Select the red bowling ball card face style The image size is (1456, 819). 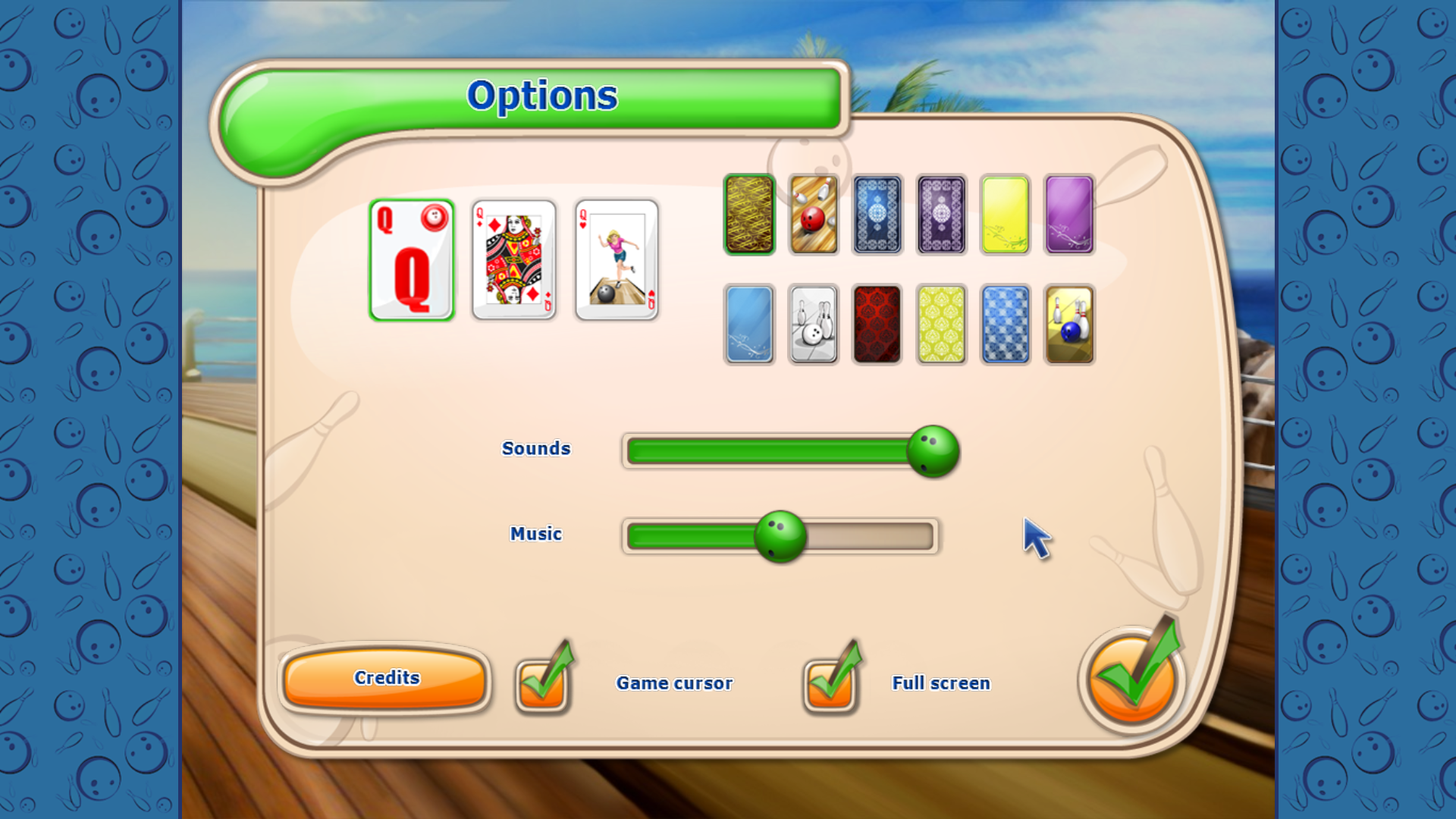412,260
